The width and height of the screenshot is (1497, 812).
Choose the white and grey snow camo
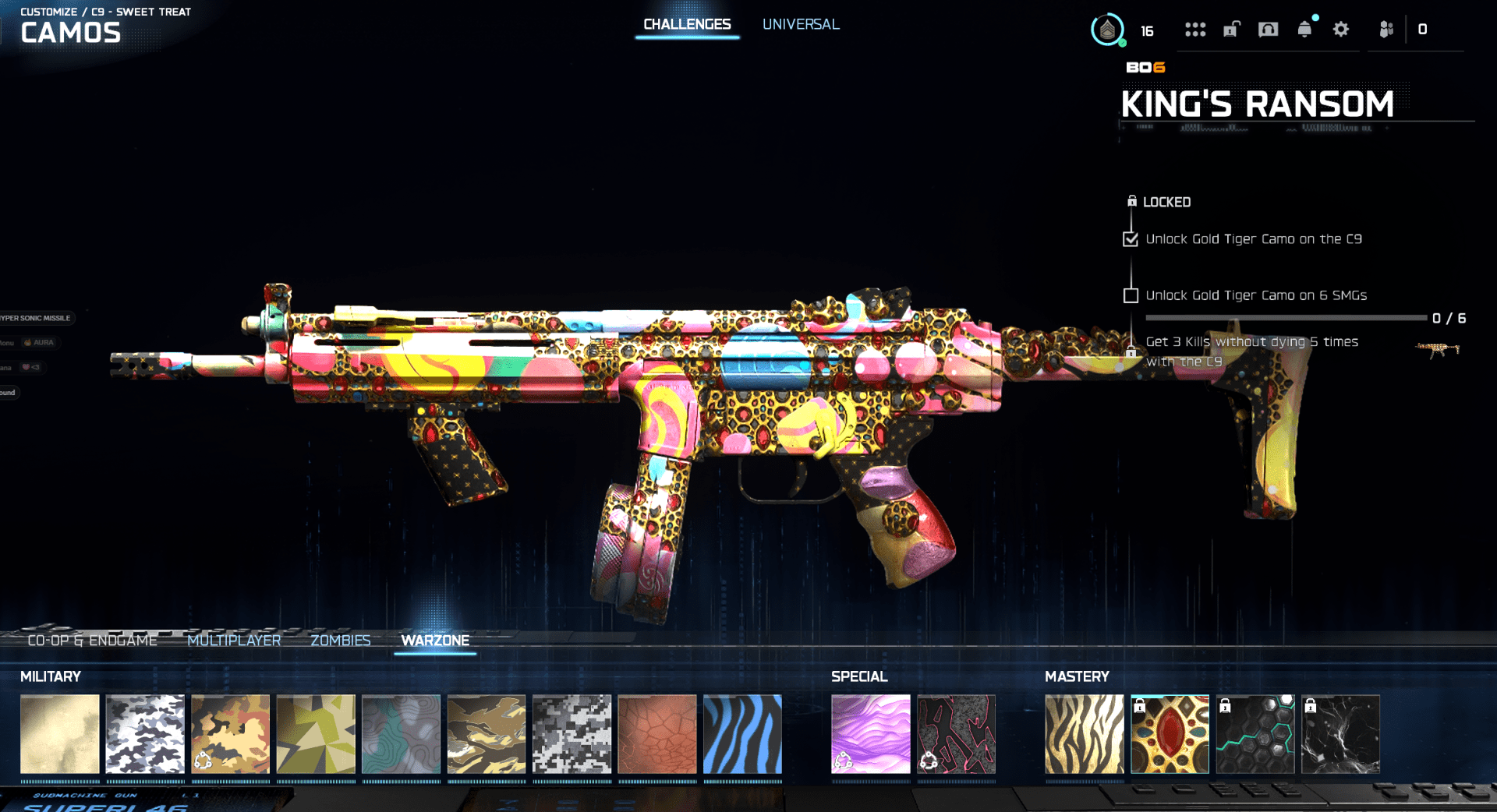(x=145, y=734)
